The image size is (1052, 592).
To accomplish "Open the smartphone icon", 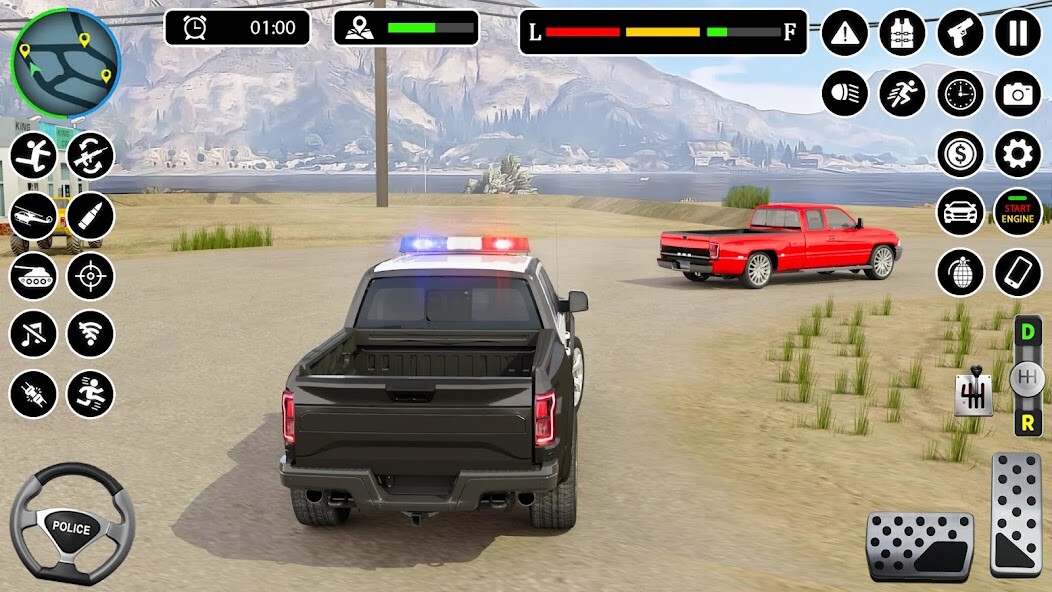I will [x=1017, y=272].
